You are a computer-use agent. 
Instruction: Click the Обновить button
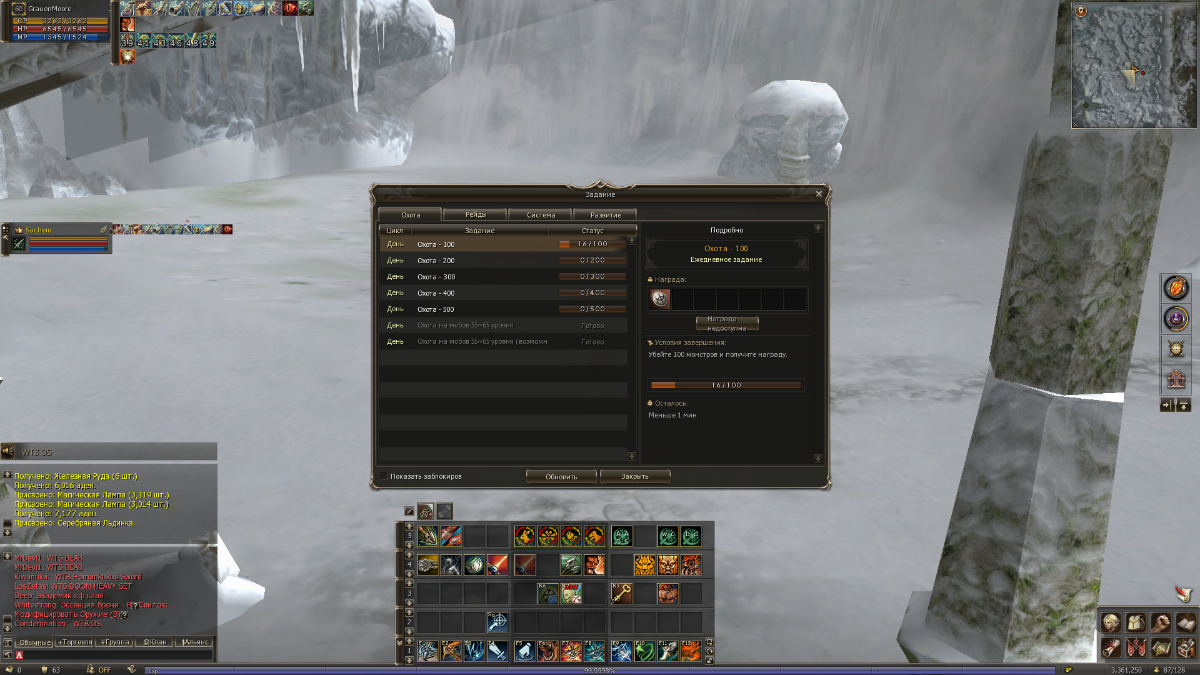pyautogui.click(x=561, y=476)
